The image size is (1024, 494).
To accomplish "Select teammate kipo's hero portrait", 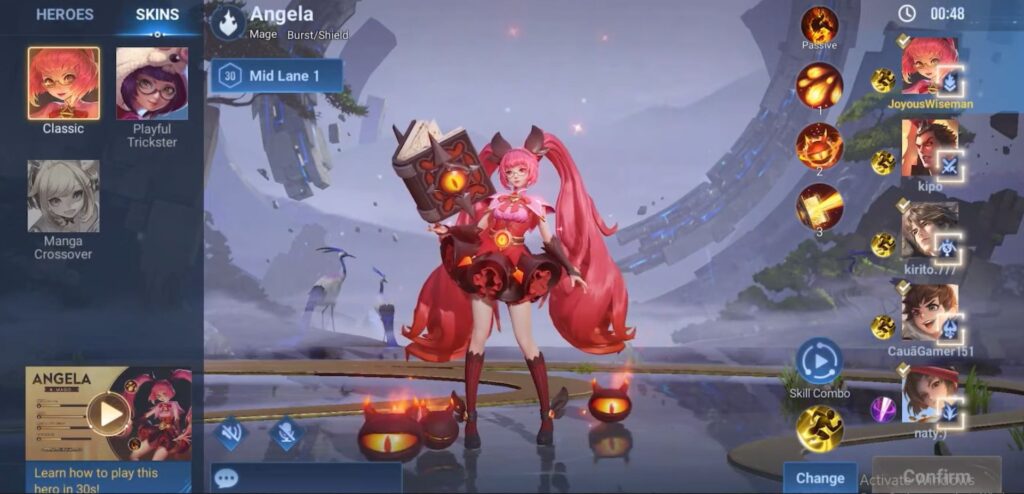I will click(930, 147).
